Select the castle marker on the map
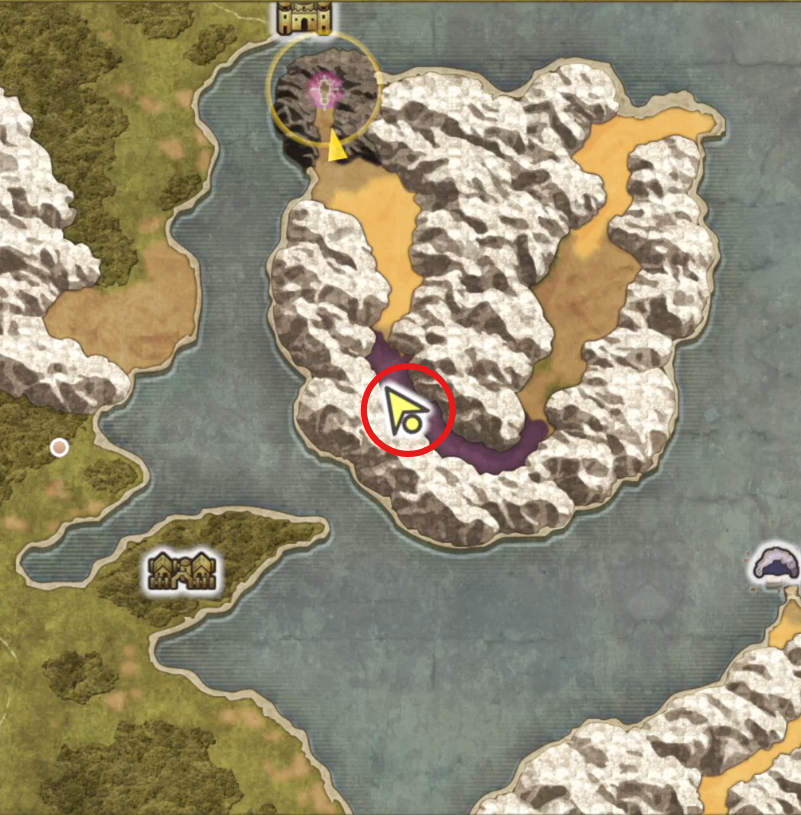 pos(303,17)
